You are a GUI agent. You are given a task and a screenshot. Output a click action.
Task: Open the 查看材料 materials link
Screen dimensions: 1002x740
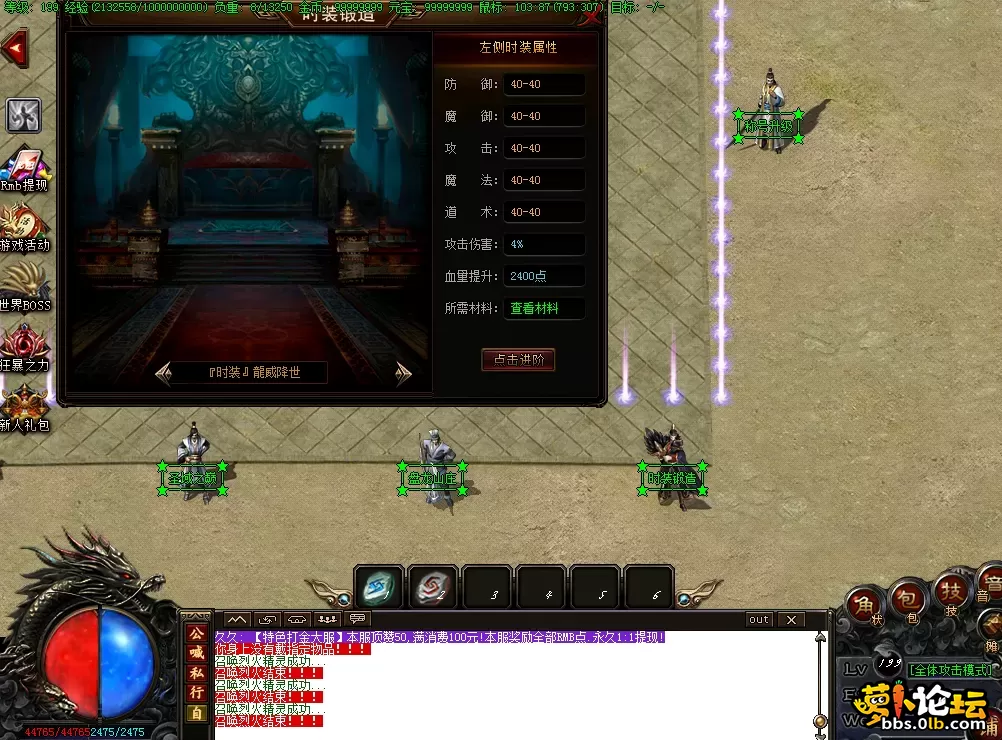click(x=534, y=308)
